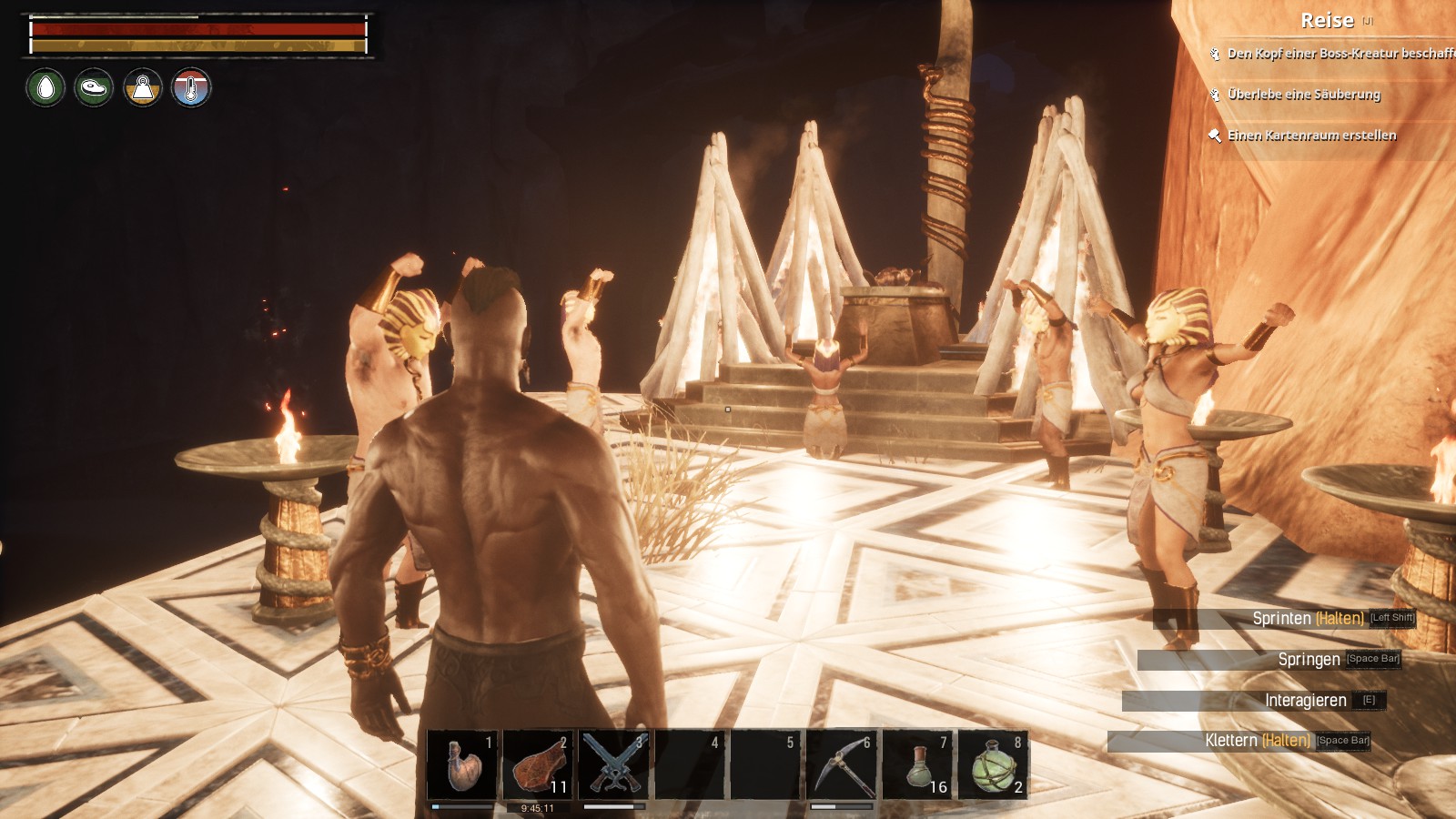The height and width of the screenshot is (819, 1456).
Task: Select the 'Einen Kartenraum erstellen' journey step
Action: [1311, 136]
